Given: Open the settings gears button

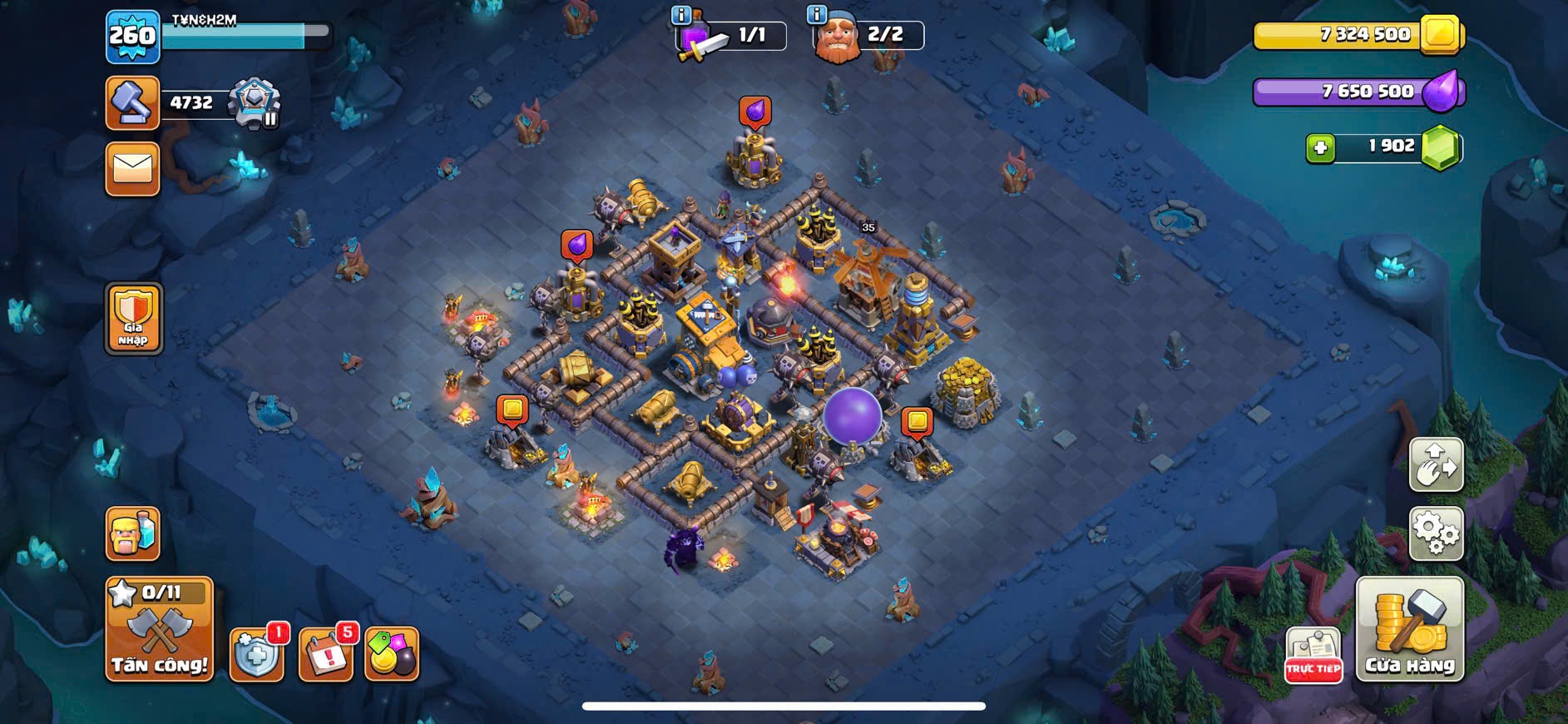Looking at the screenshot, I should 1436,533.
